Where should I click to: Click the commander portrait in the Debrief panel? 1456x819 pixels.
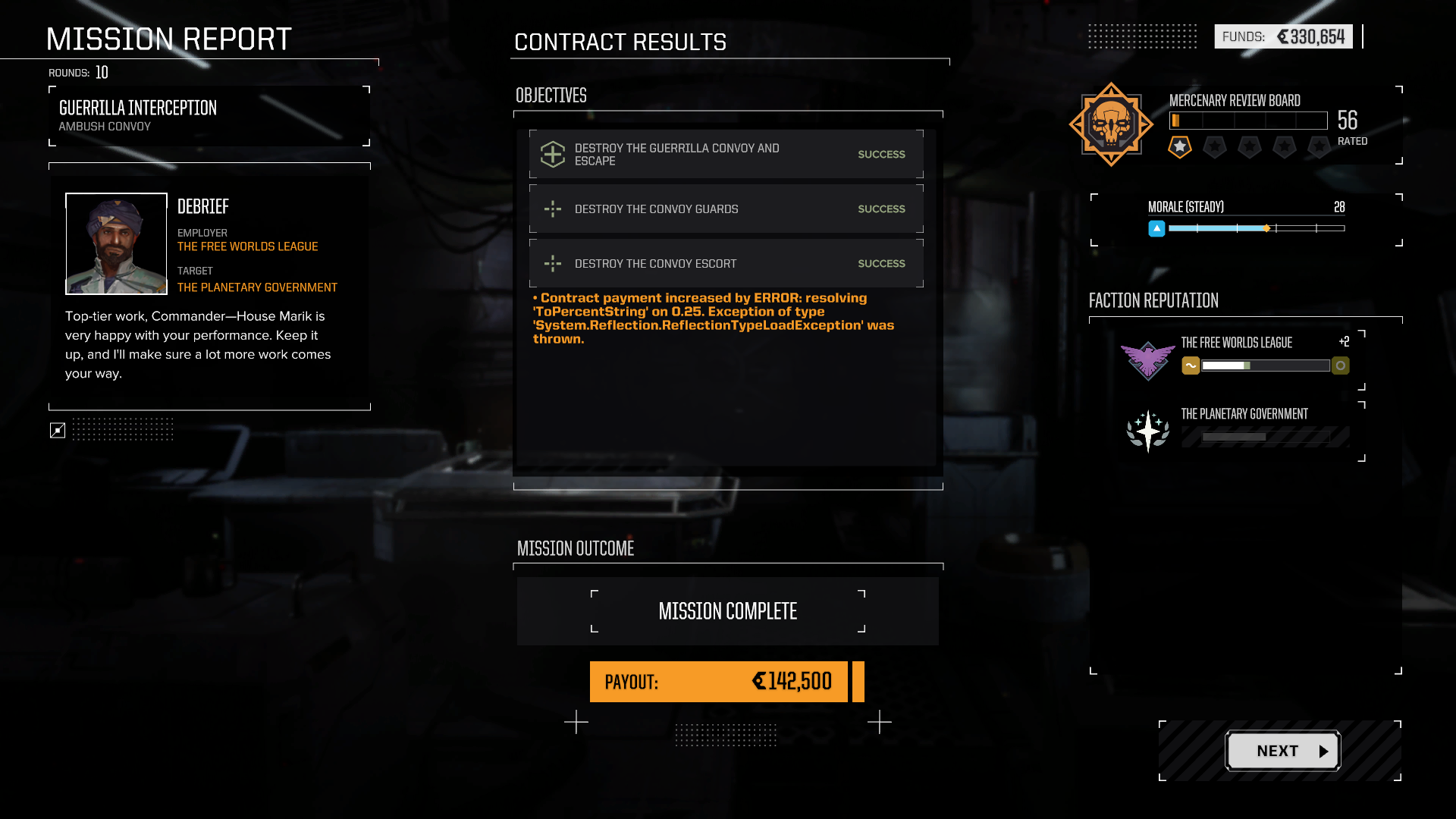tap(116, 243)
